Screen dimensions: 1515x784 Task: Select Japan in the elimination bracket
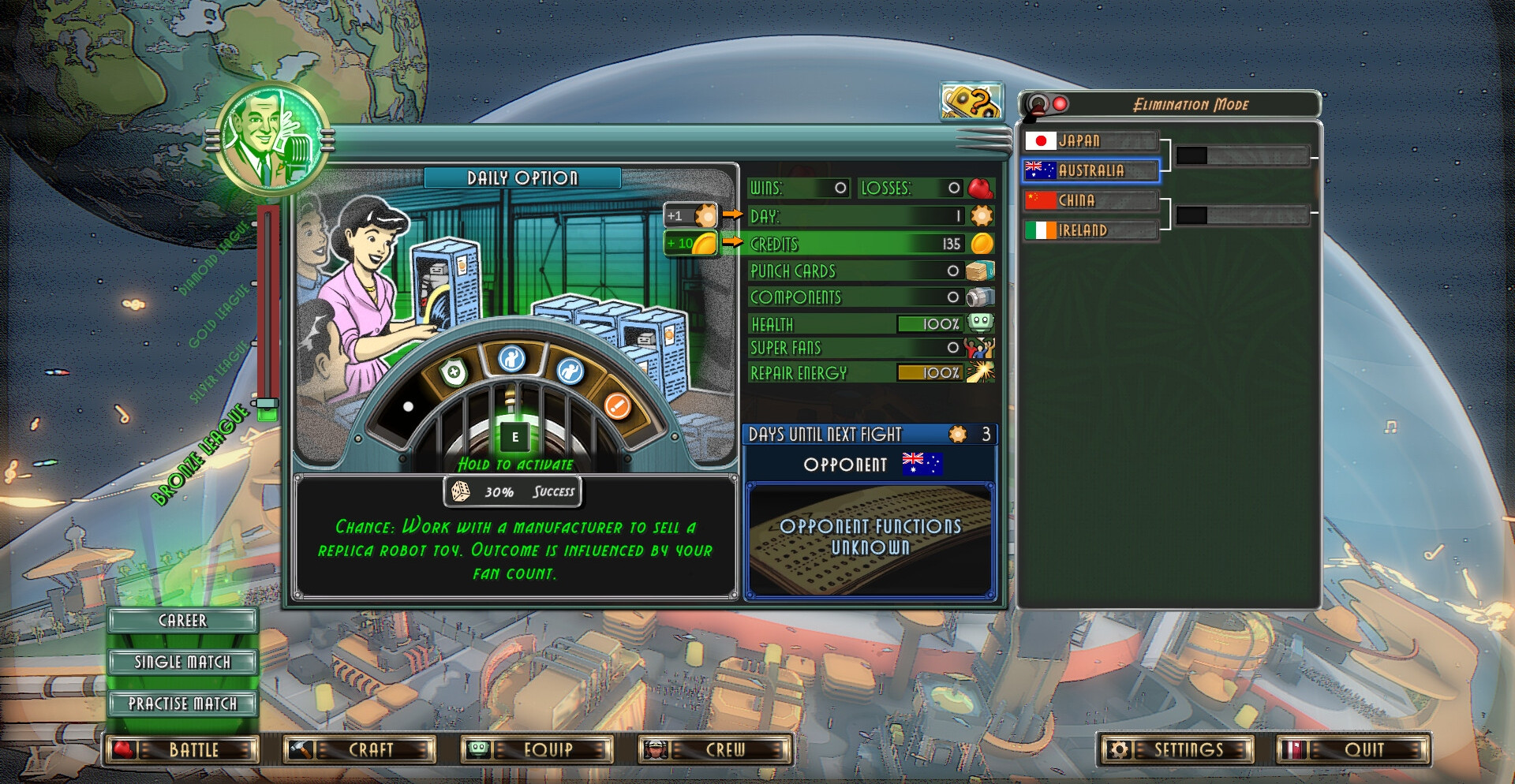[1091, 141]
